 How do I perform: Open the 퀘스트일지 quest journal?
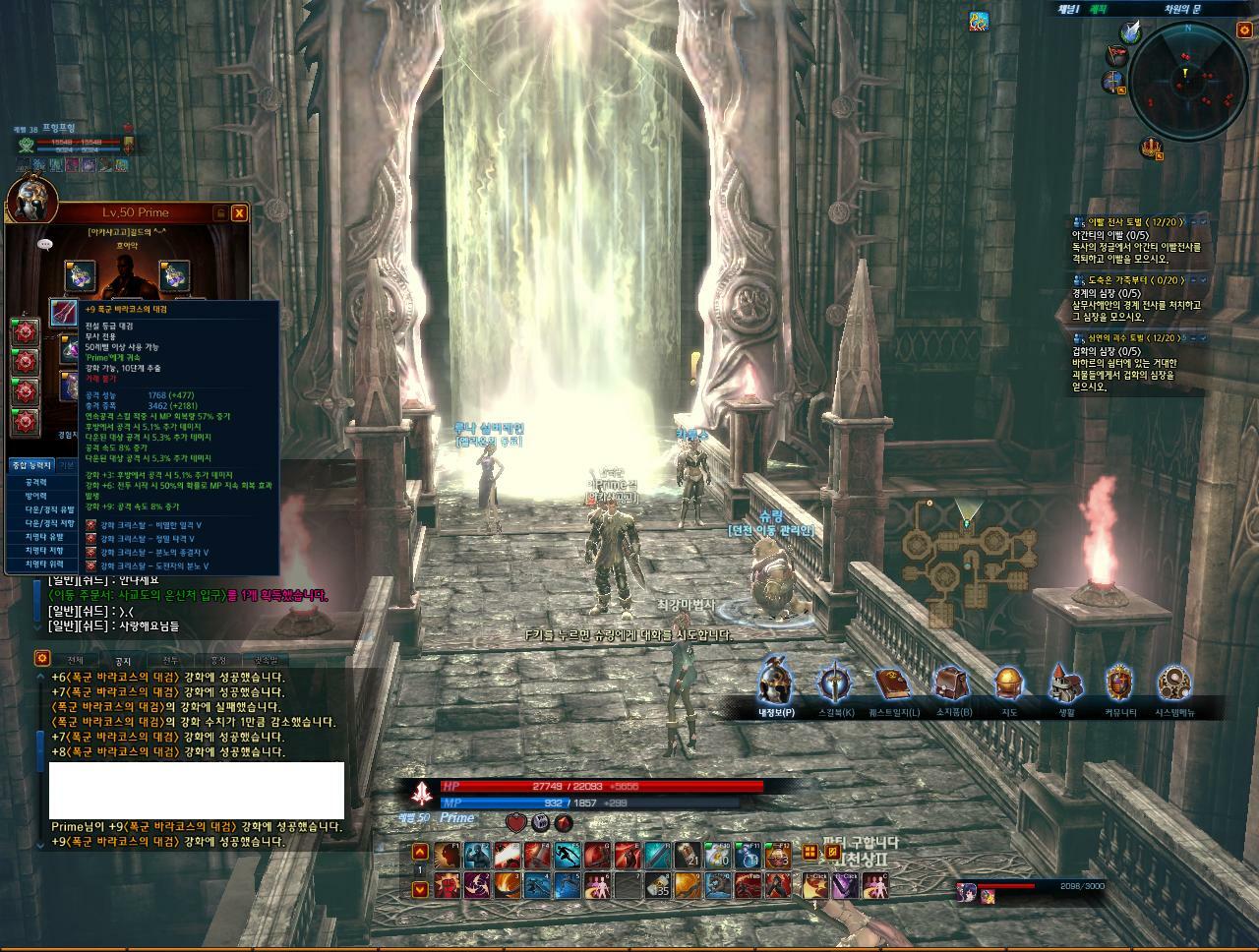tap(895, 682)
